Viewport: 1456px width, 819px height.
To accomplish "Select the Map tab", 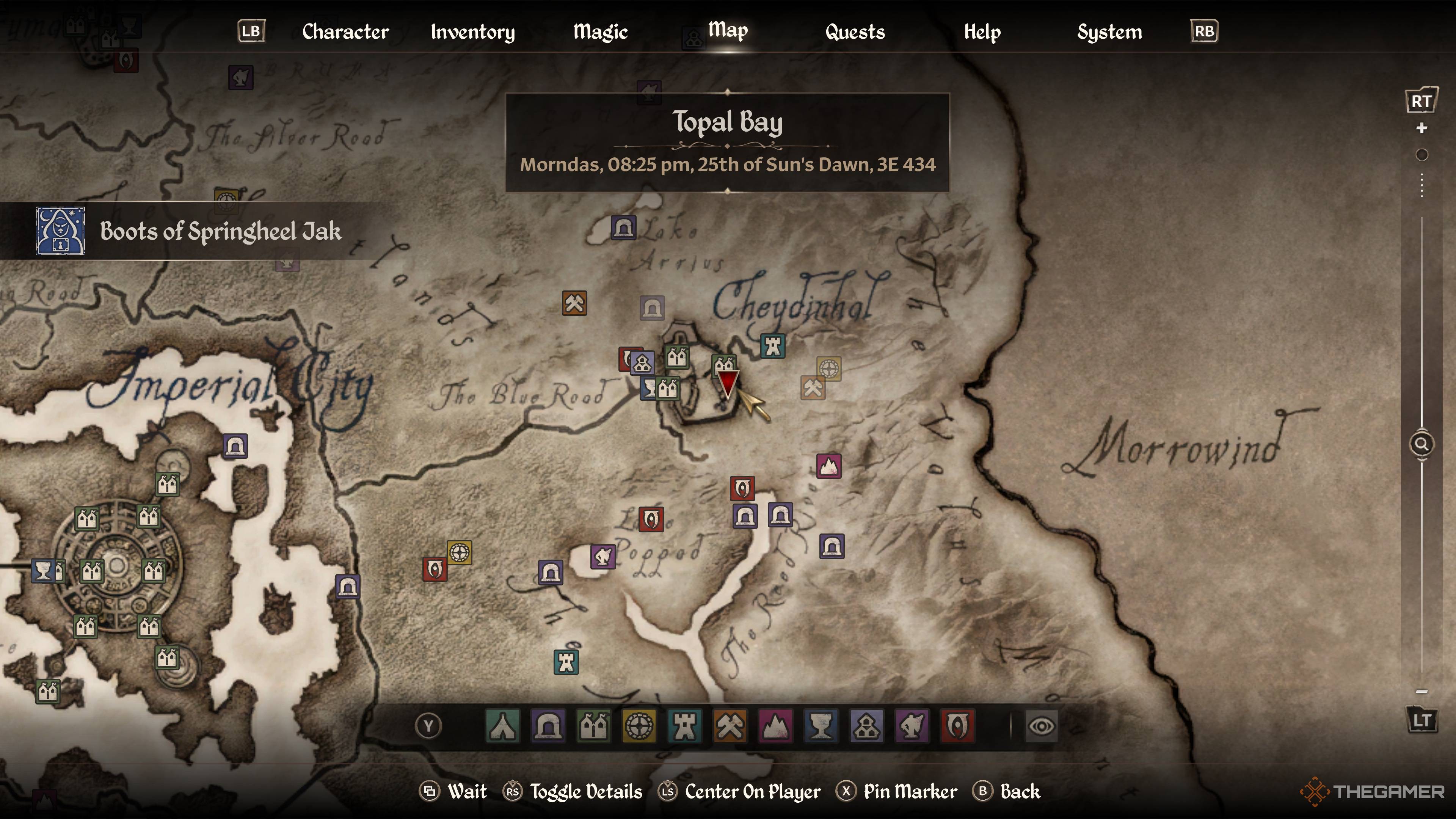I will coord(728,30).
